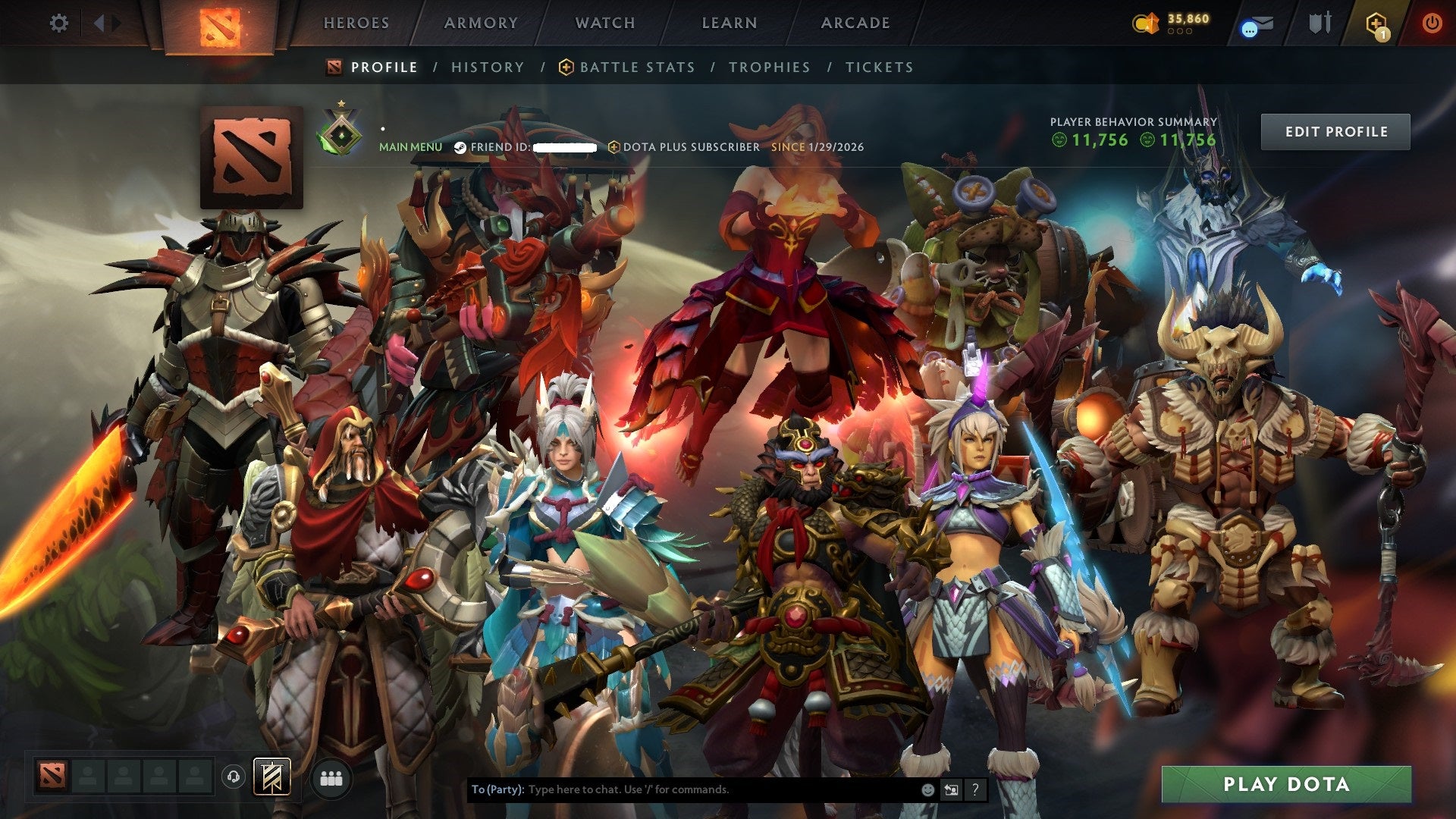The height and width of the screenshot is (819, 1456).
Task: Open the TROPHIES tab
Action: (x=768, y=67)
